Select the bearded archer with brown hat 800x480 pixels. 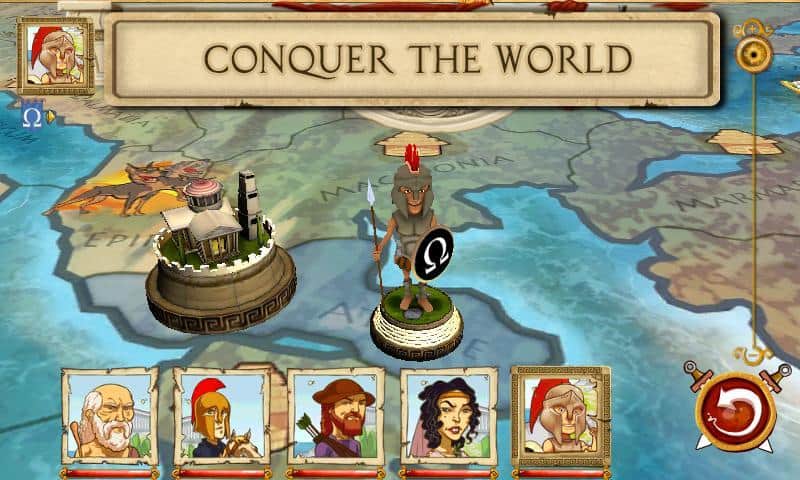(336, 416)
